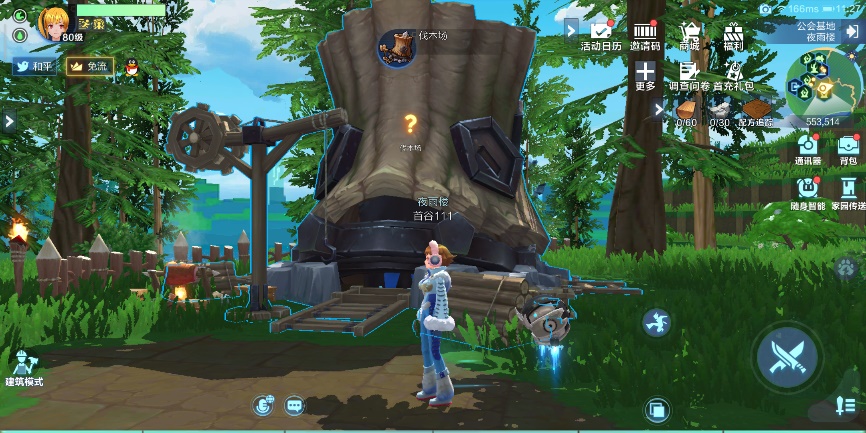
Task: Open the 背包 backpack
Action: (x=848, y=148)
